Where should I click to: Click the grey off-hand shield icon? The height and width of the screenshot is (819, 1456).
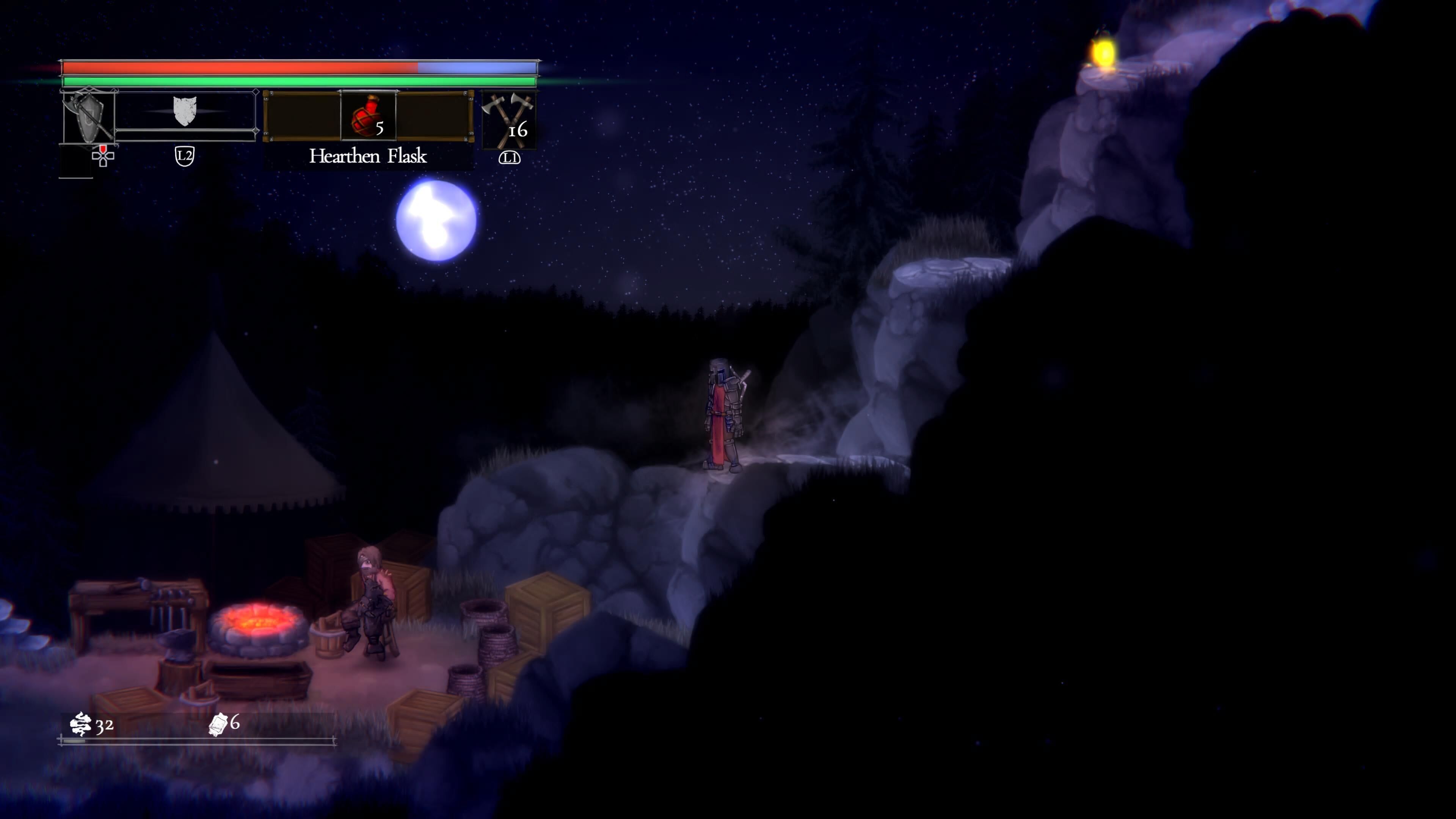[x=184, y=111]
